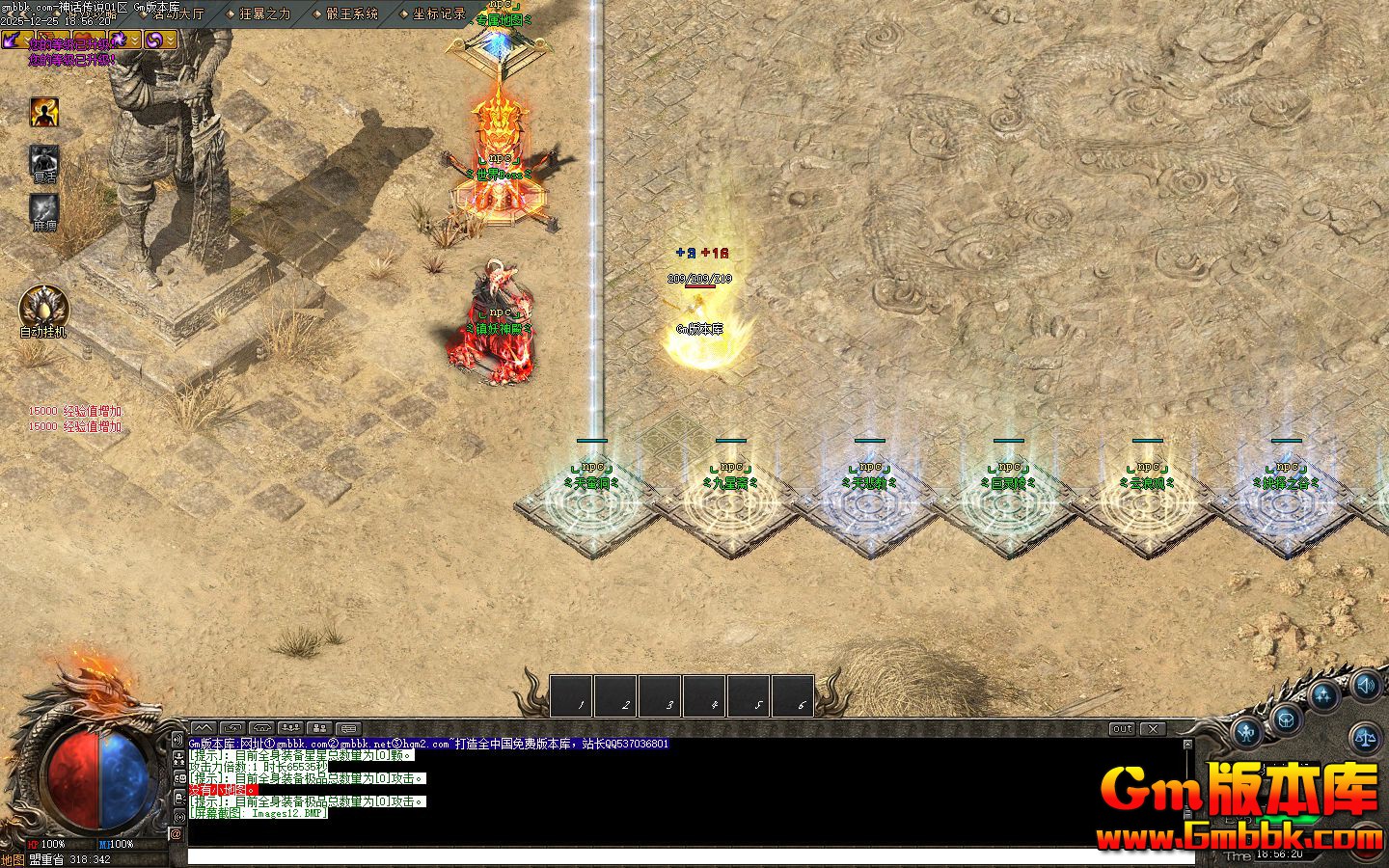Select hotbar slot number 1
1389x868 pixels.
(571, 695)
